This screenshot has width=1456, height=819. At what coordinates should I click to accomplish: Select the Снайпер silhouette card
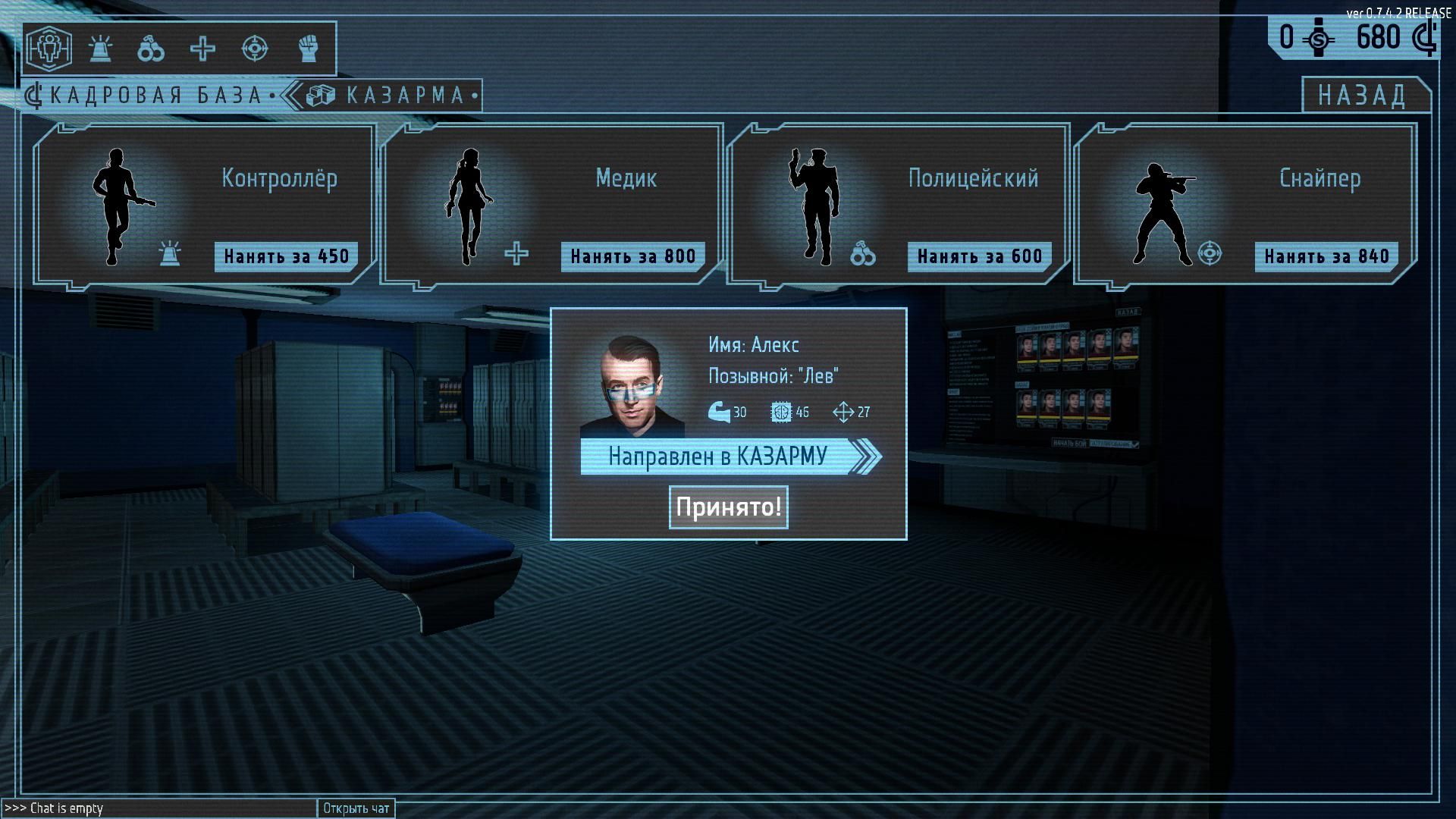[1163, 205]
